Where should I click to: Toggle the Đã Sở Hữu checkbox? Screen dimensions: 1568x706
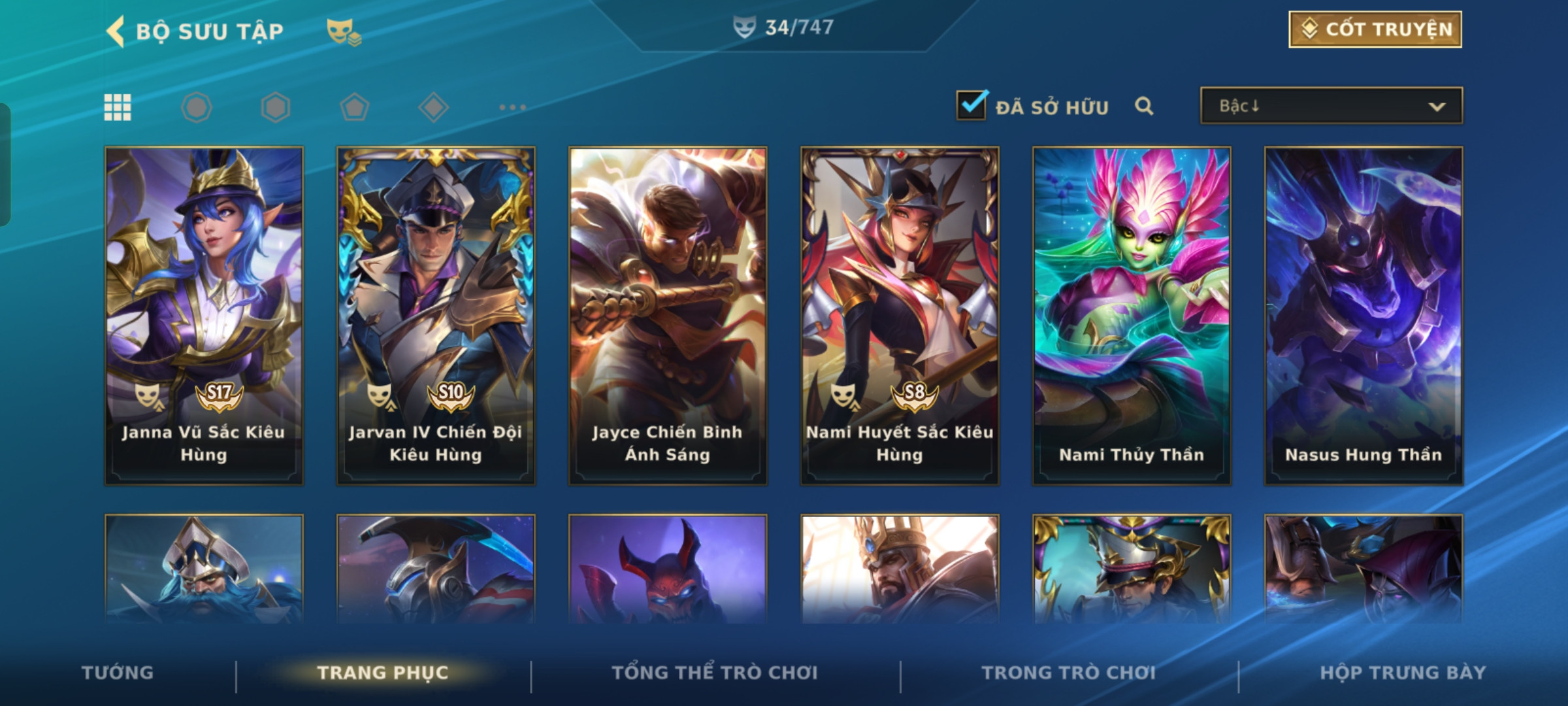[972, 105]
